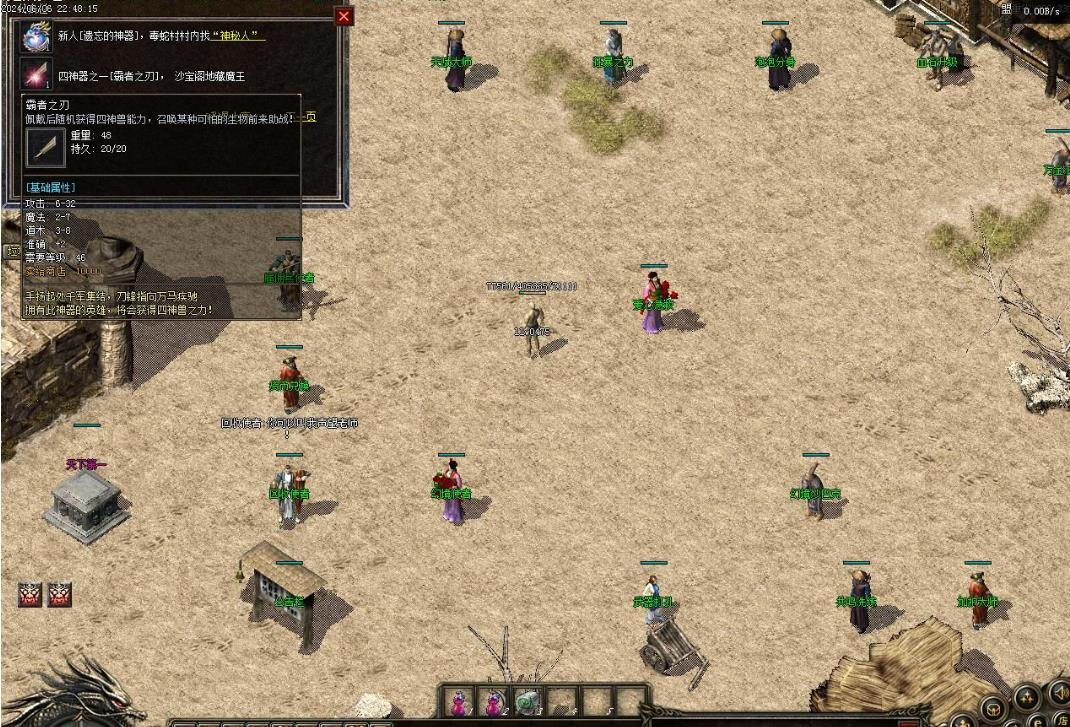The image size is (1070, 727).
Task: Close the quest guide panel
Action: pyautogui.click(x=344, y=16)
